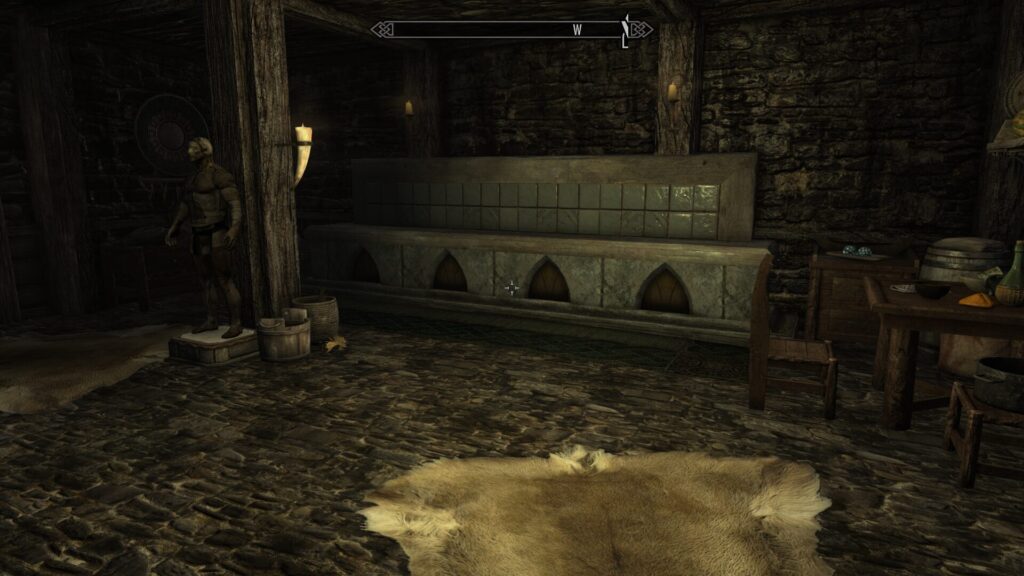The height and width of the screenshot is (576, 1024).
Task: Click the compass bar showing West
Action: (x=511, y=30)
